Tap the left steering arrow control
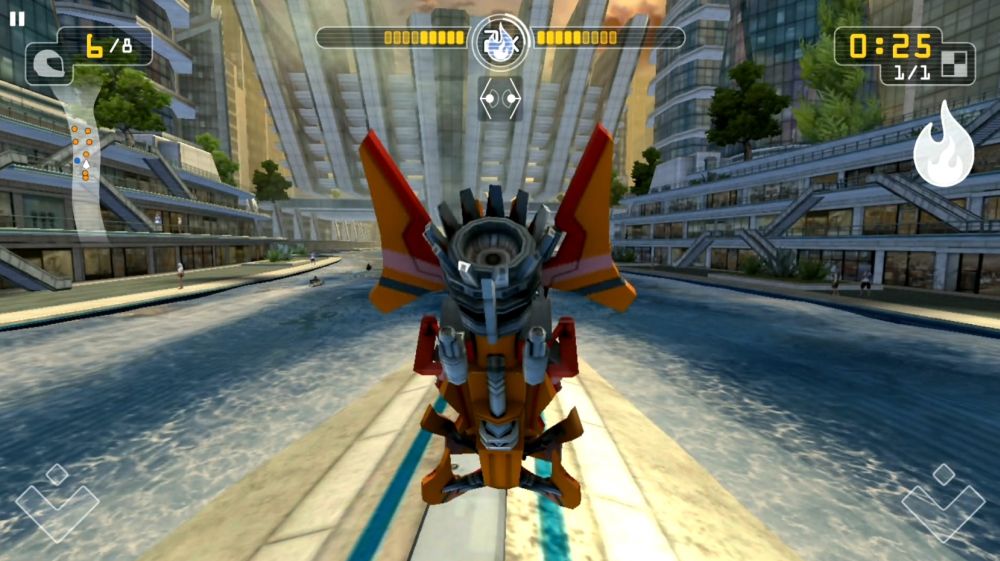The image size is (1000, 561). [x=57, y=503]
